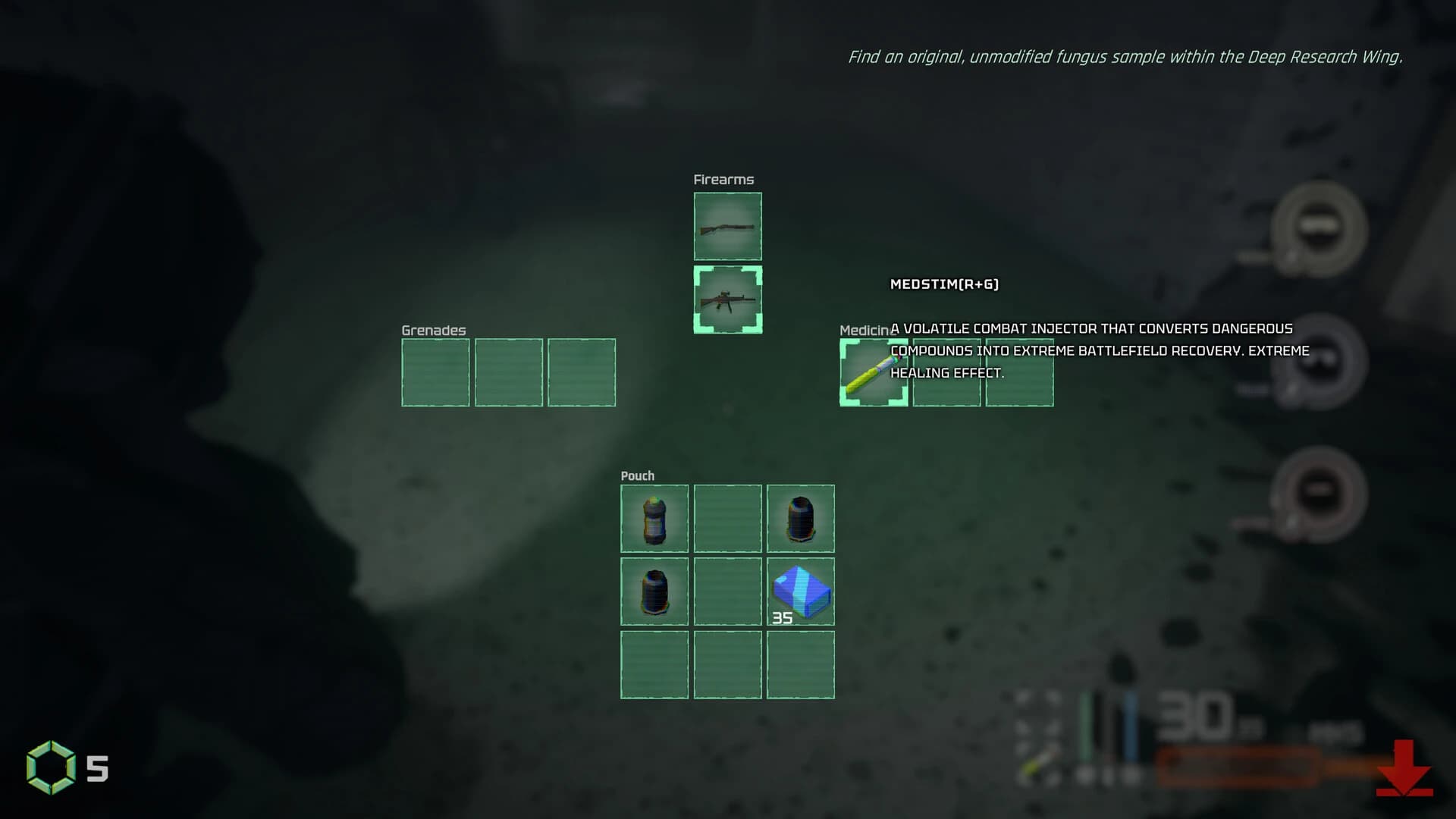Select the Pouch section label

point(637,475)
